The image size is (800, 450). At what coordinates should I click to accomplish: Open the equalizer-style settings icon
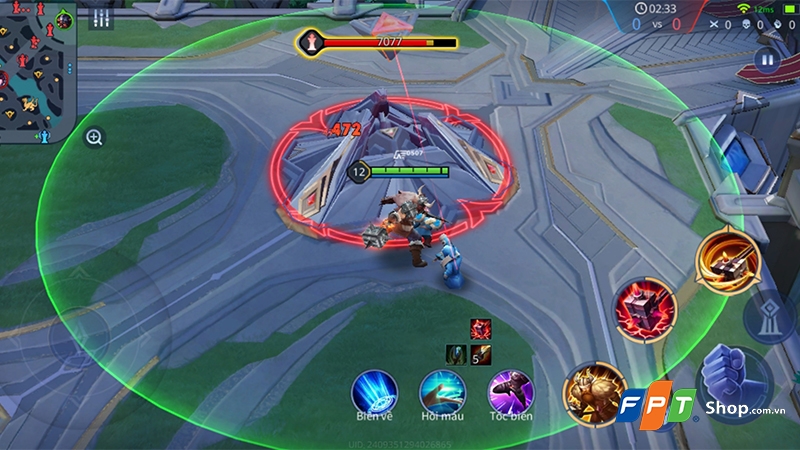(101, 19)
